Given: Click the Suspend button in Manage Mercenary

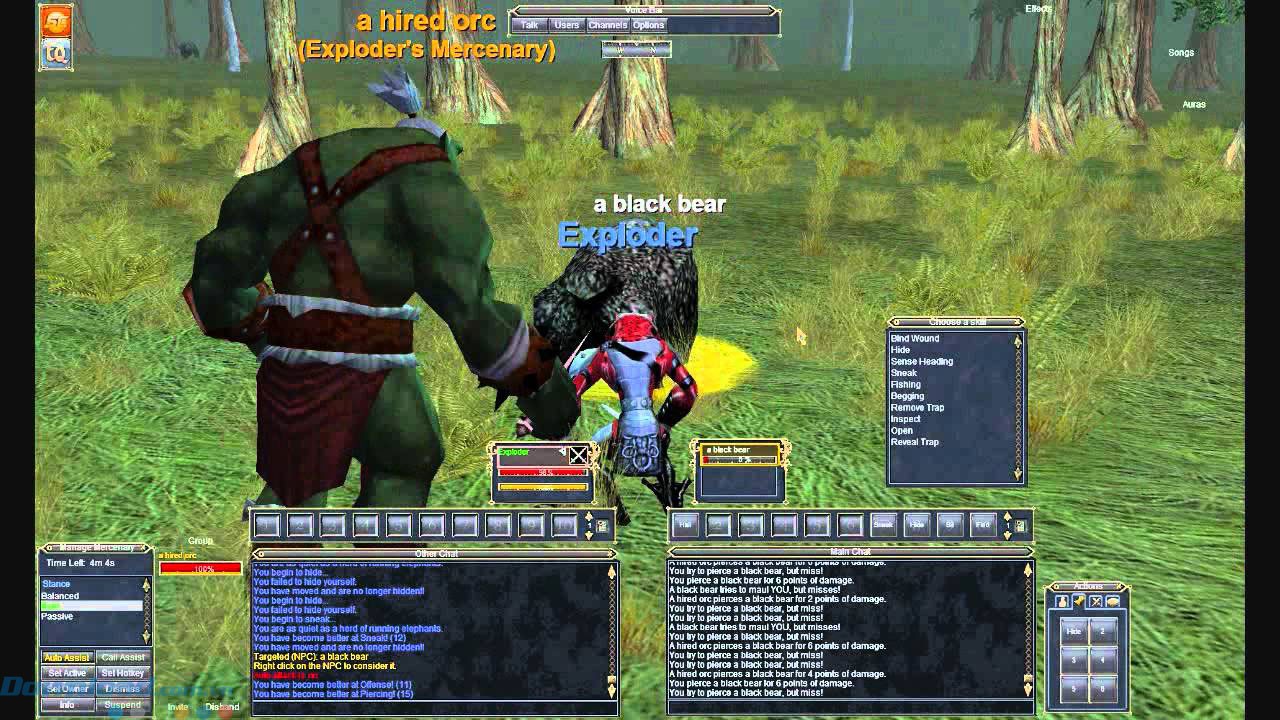Looking at the screenshot, I should pyautogui.click(x=122, y=704).
